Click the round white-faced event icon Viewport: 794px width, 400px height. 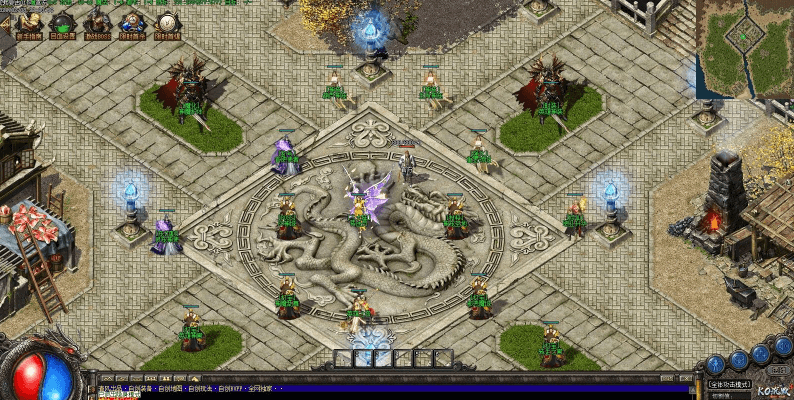(x=166, y=21)
